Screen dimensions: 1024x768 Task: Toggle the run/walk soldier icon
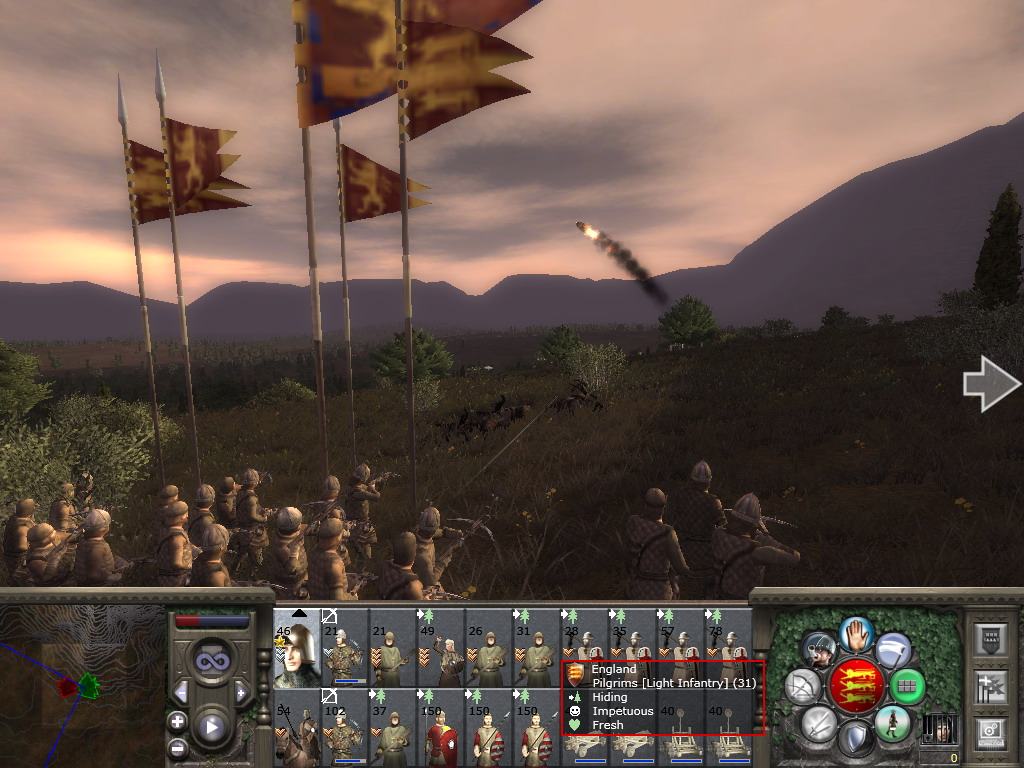coord(892,723)
